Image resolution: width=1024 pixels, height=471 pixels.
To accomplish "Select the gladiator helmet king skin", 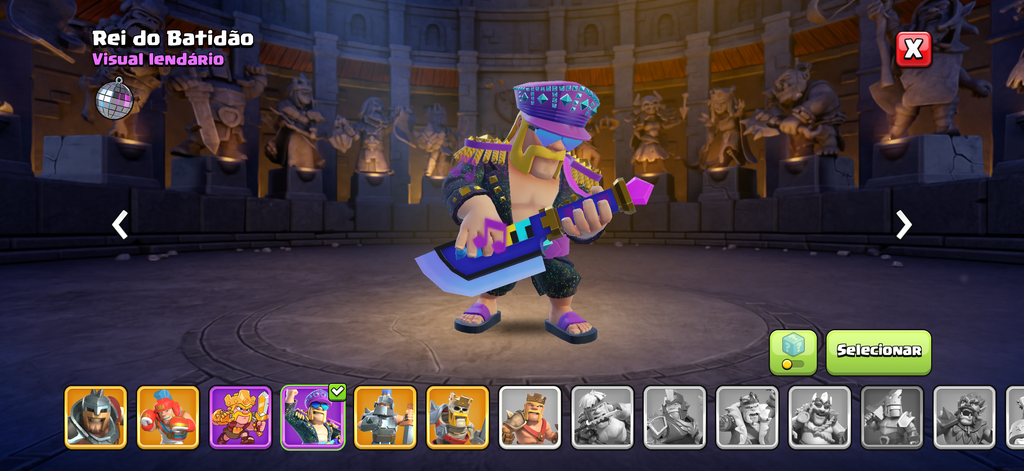I will click(96, 417).
